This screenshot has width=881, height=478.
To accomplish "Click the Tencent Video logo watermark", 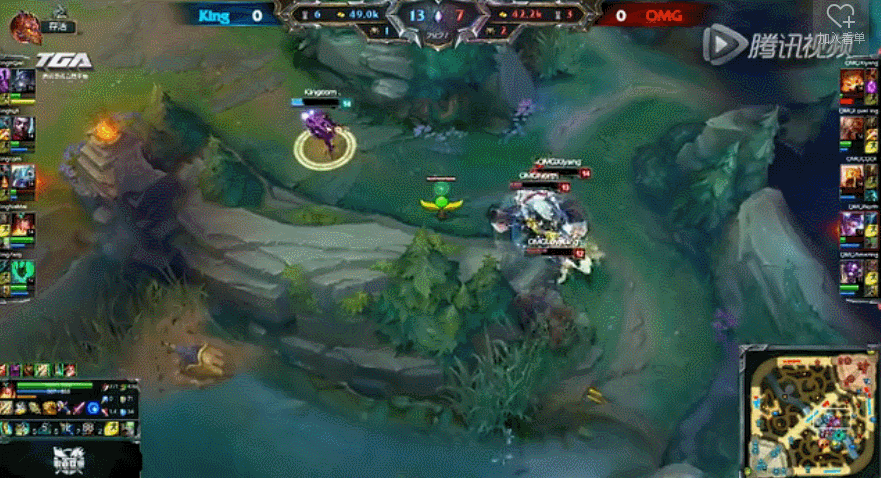I will click(x=760, y=41).
